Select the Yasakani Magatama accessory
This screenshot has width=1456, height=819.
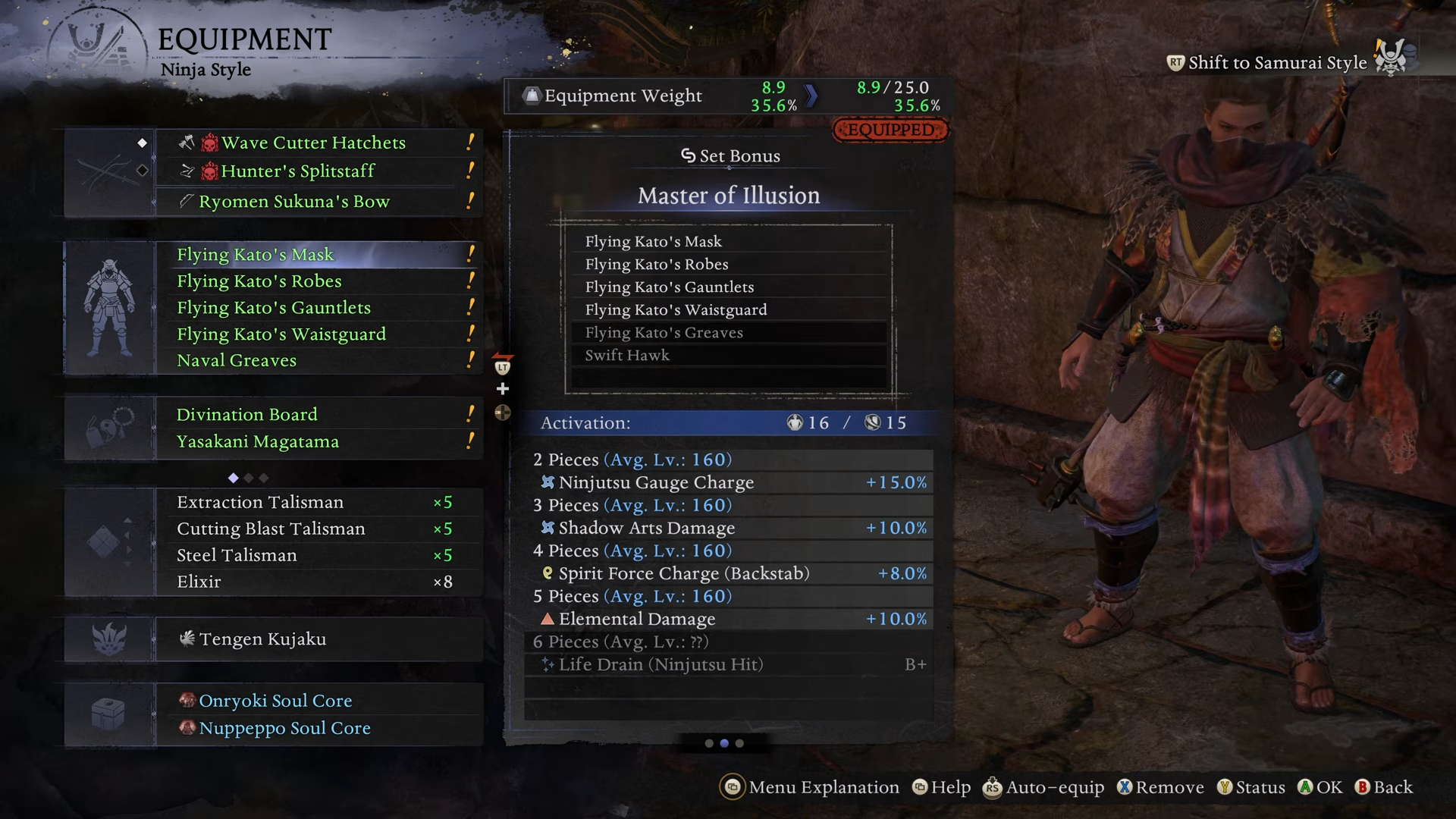(257, 442)
